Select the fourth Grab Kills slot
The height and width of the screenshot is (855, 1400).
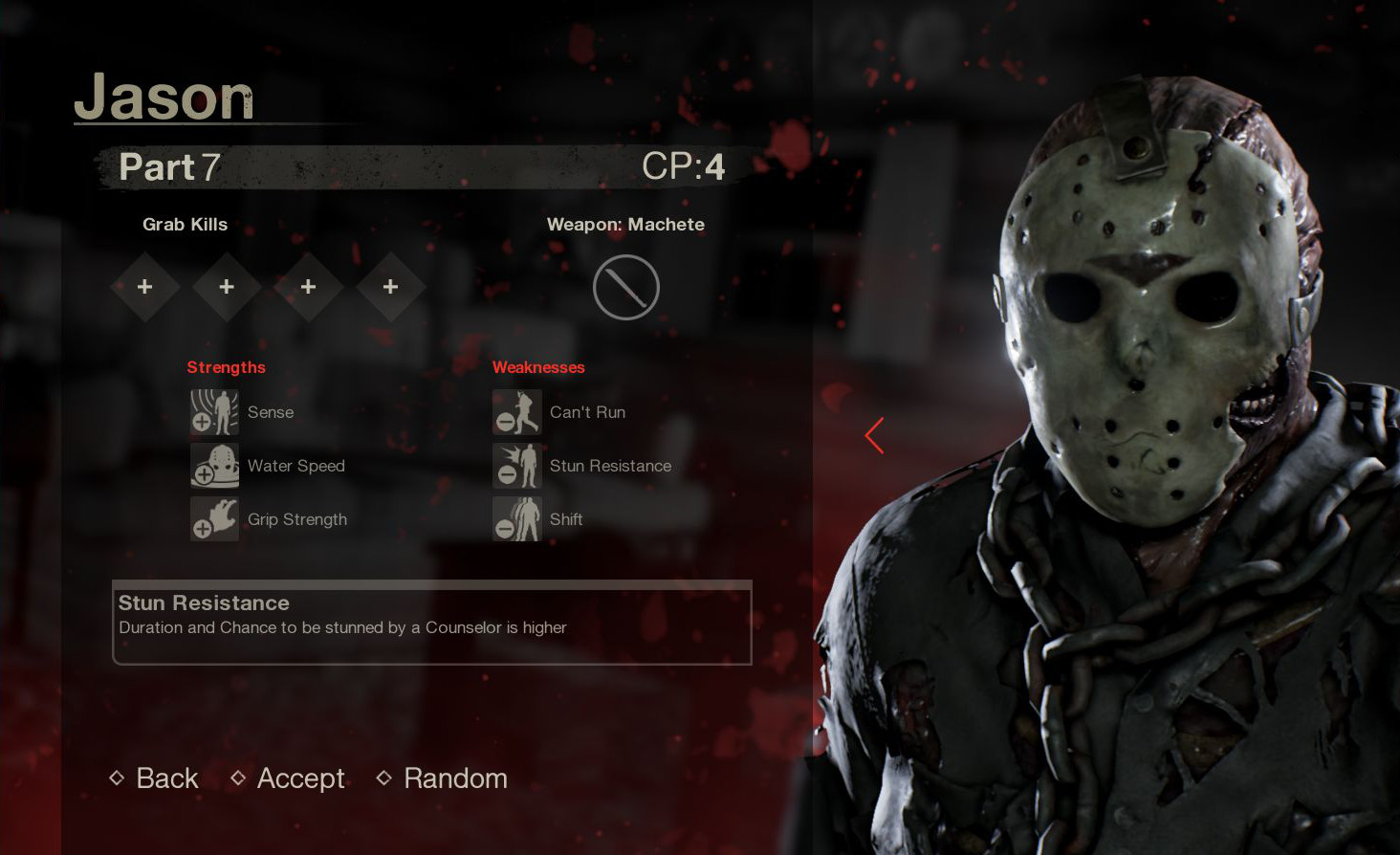pos(390,286)
